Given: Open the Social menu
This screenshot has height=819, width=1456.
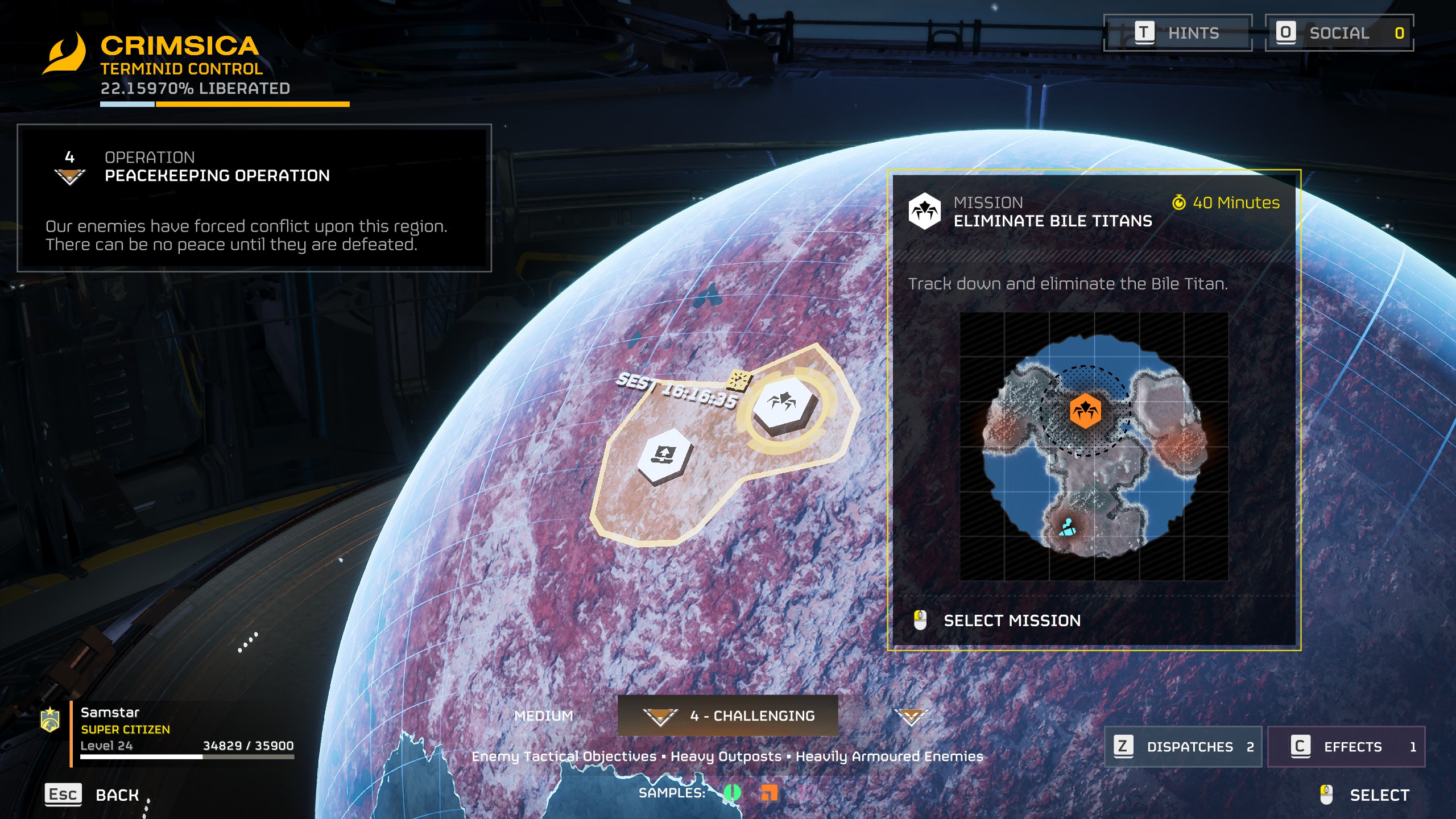Looking at the screenshot, I should tap(1339, 33).
